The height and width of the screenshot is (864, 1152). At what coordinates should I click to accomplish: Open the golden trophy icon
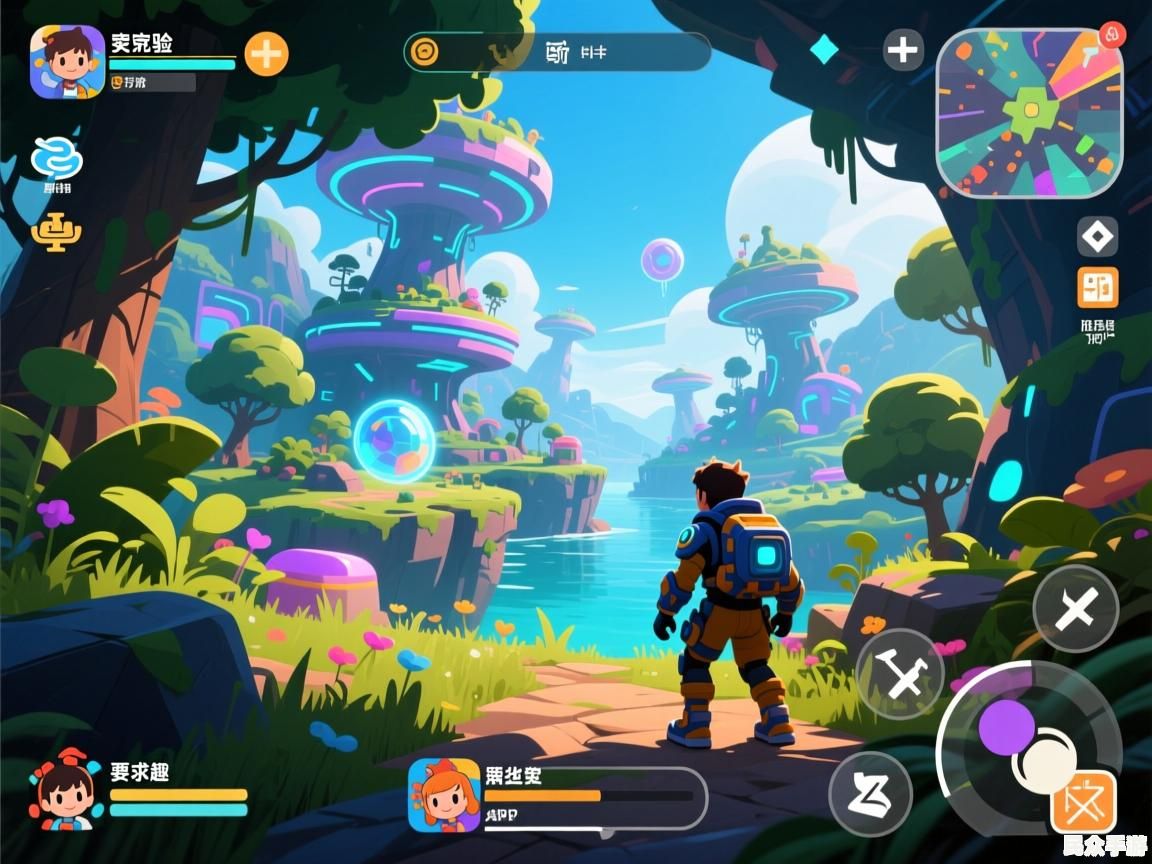(56, 233)
